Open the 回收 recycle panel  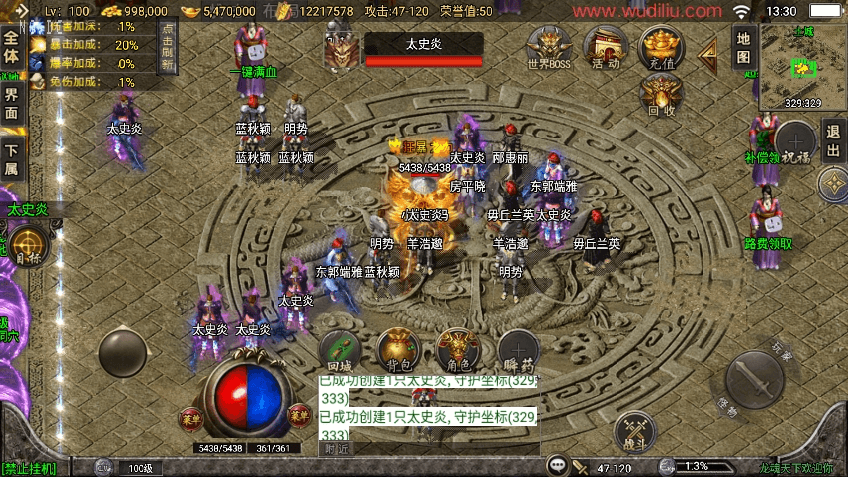(661, 95)
